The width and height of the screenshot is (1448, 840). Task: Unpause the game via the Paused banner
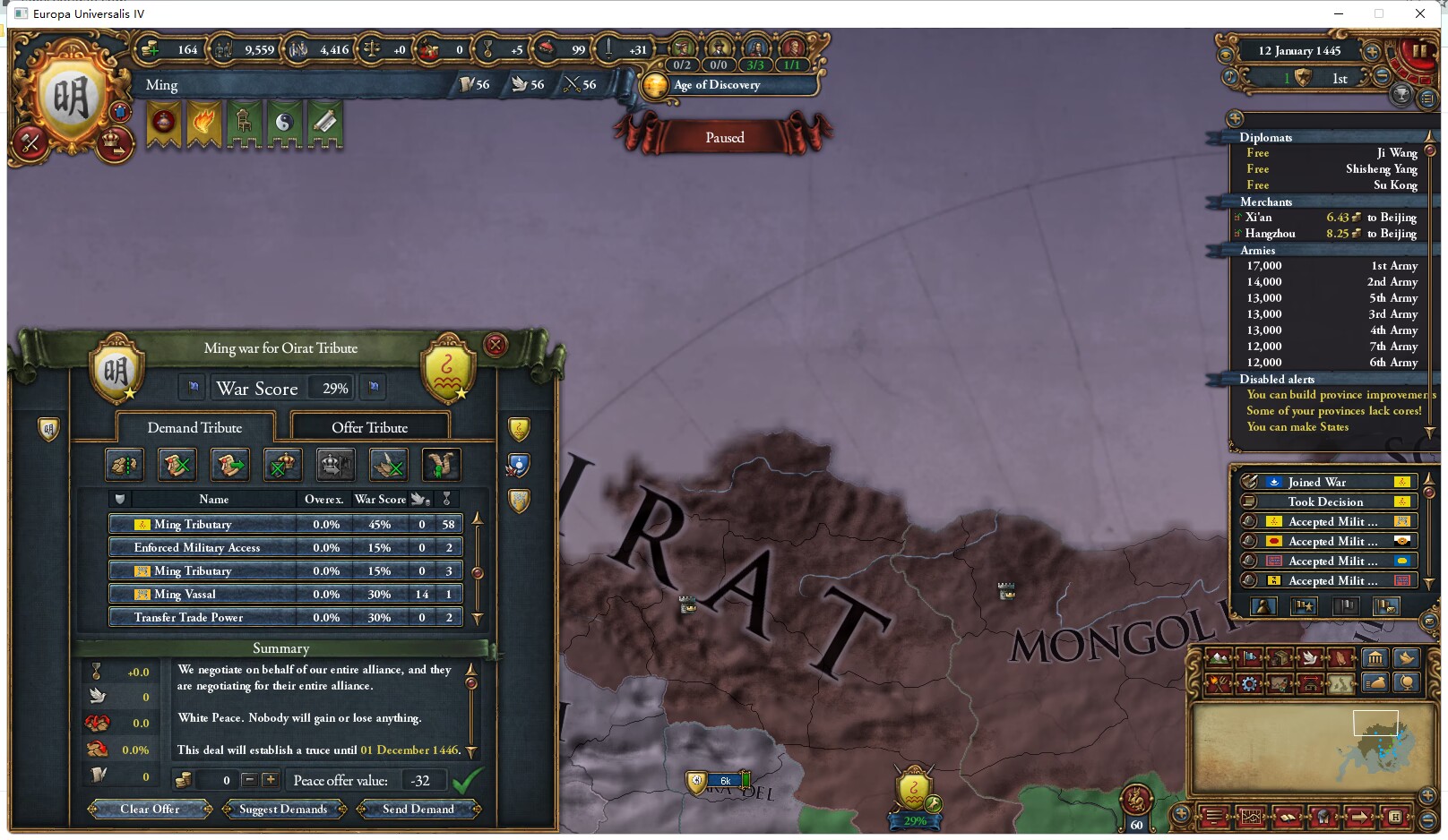[x=725, y=137]
